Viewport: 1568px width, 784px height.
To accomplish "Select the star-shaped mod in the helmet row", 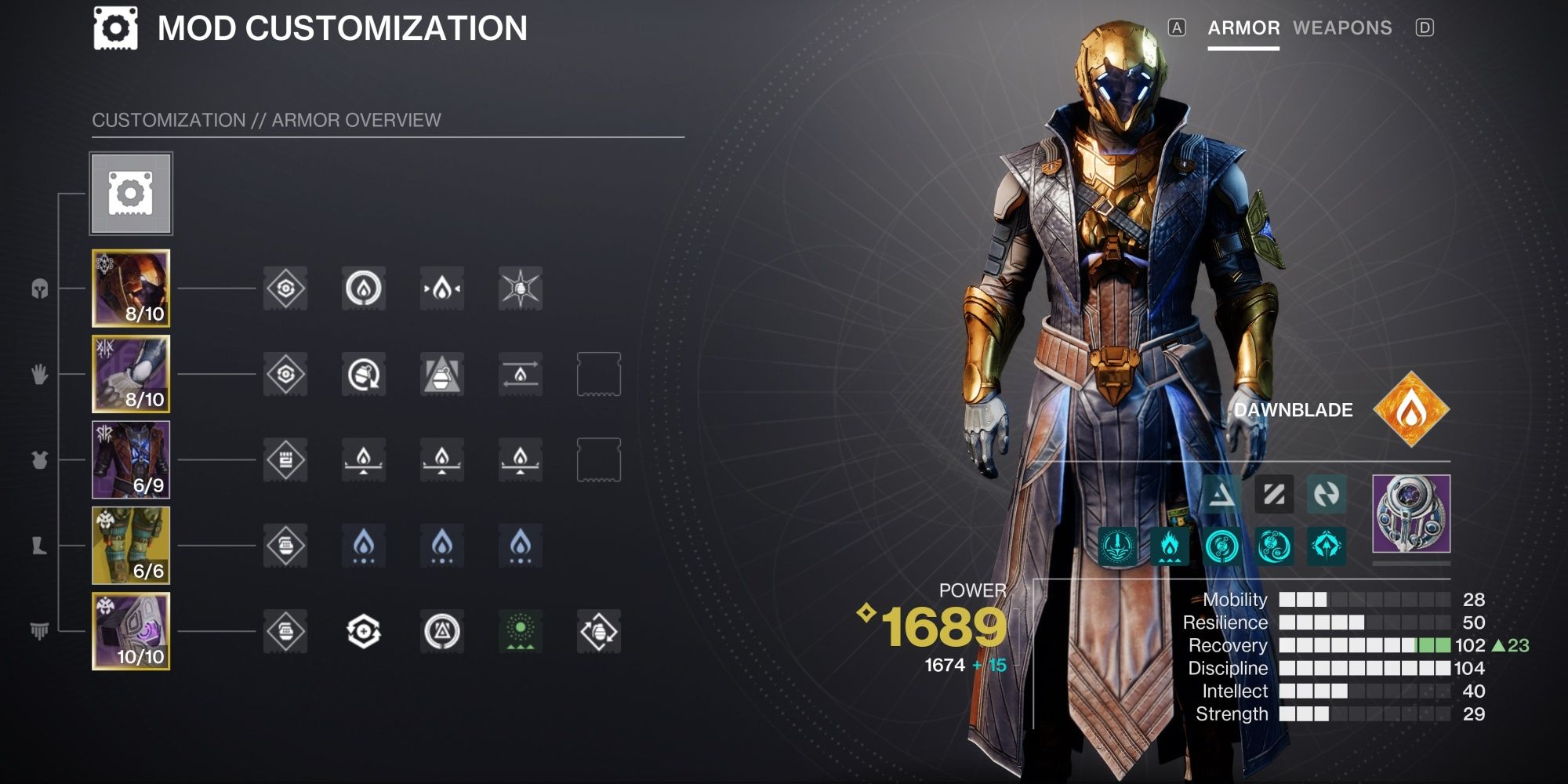I will pyautogui.click(x=520, y=289).
